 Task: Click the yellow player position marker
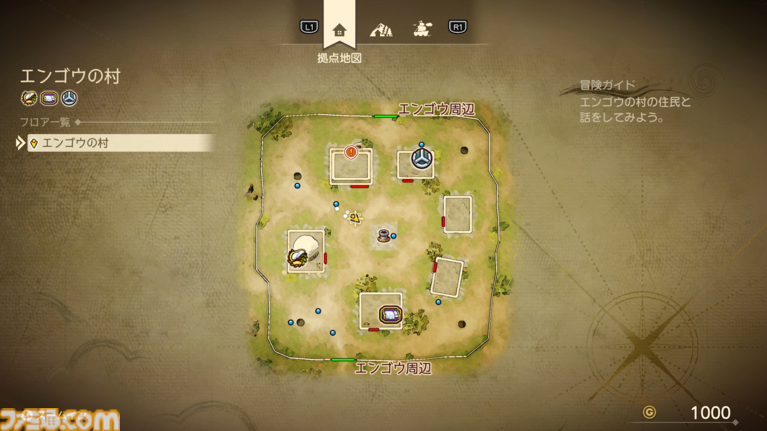click(x=353, y=216)
